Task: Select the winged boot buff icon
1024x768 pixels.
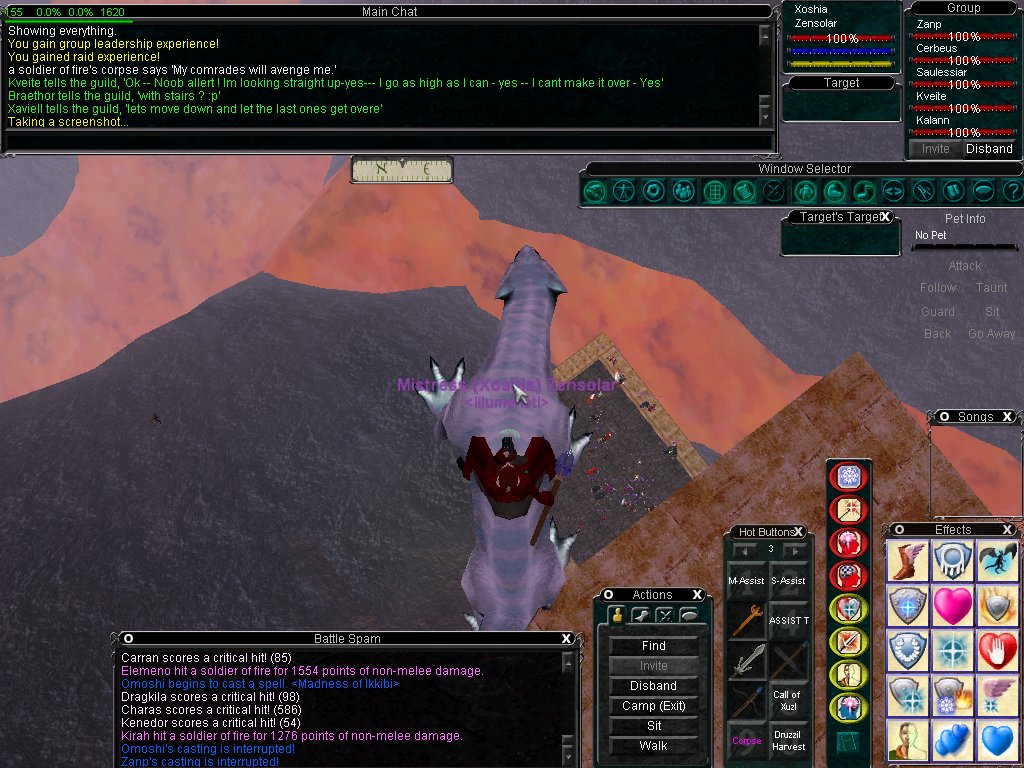Action: point(907,561)
